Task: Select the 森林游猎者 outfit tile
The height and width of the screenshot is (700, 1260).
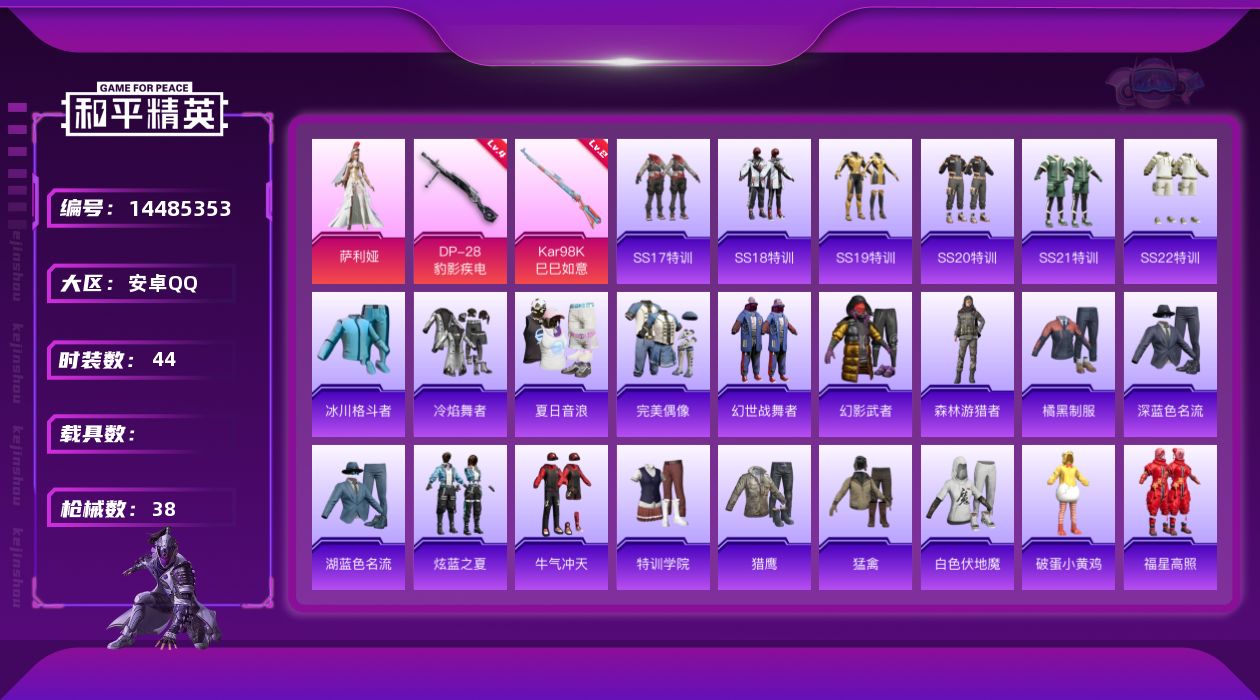Action: tap(967, 363)
